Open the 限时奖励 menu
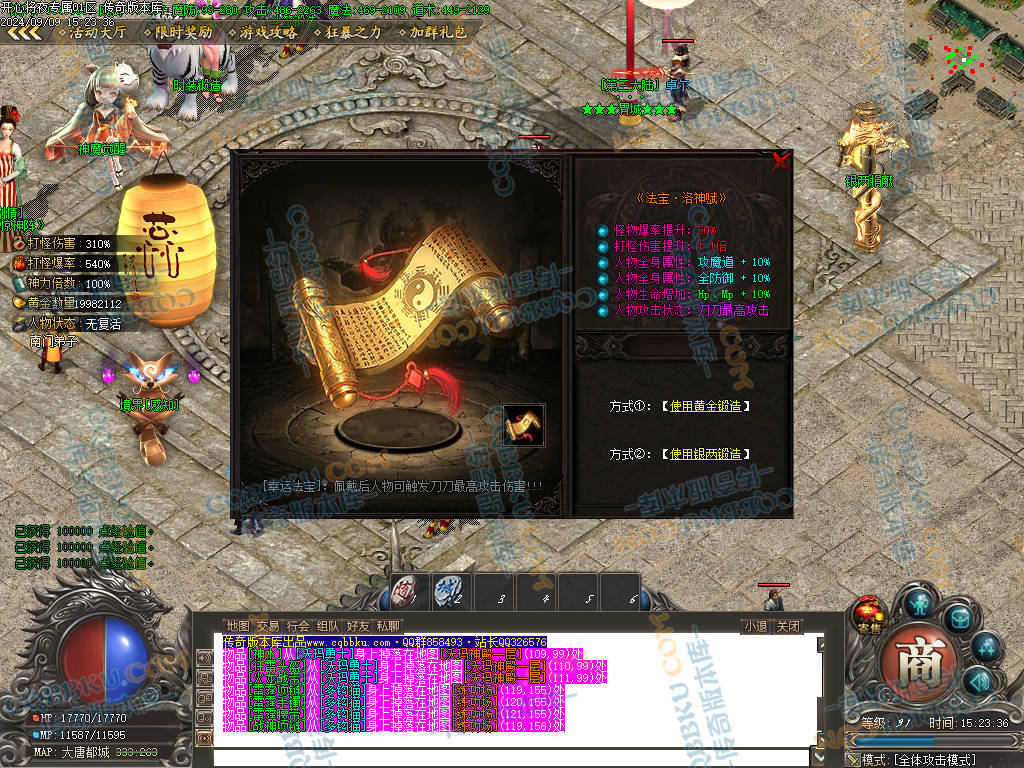This screenshot has height=768, width=1024. click(x=178, y=32)
